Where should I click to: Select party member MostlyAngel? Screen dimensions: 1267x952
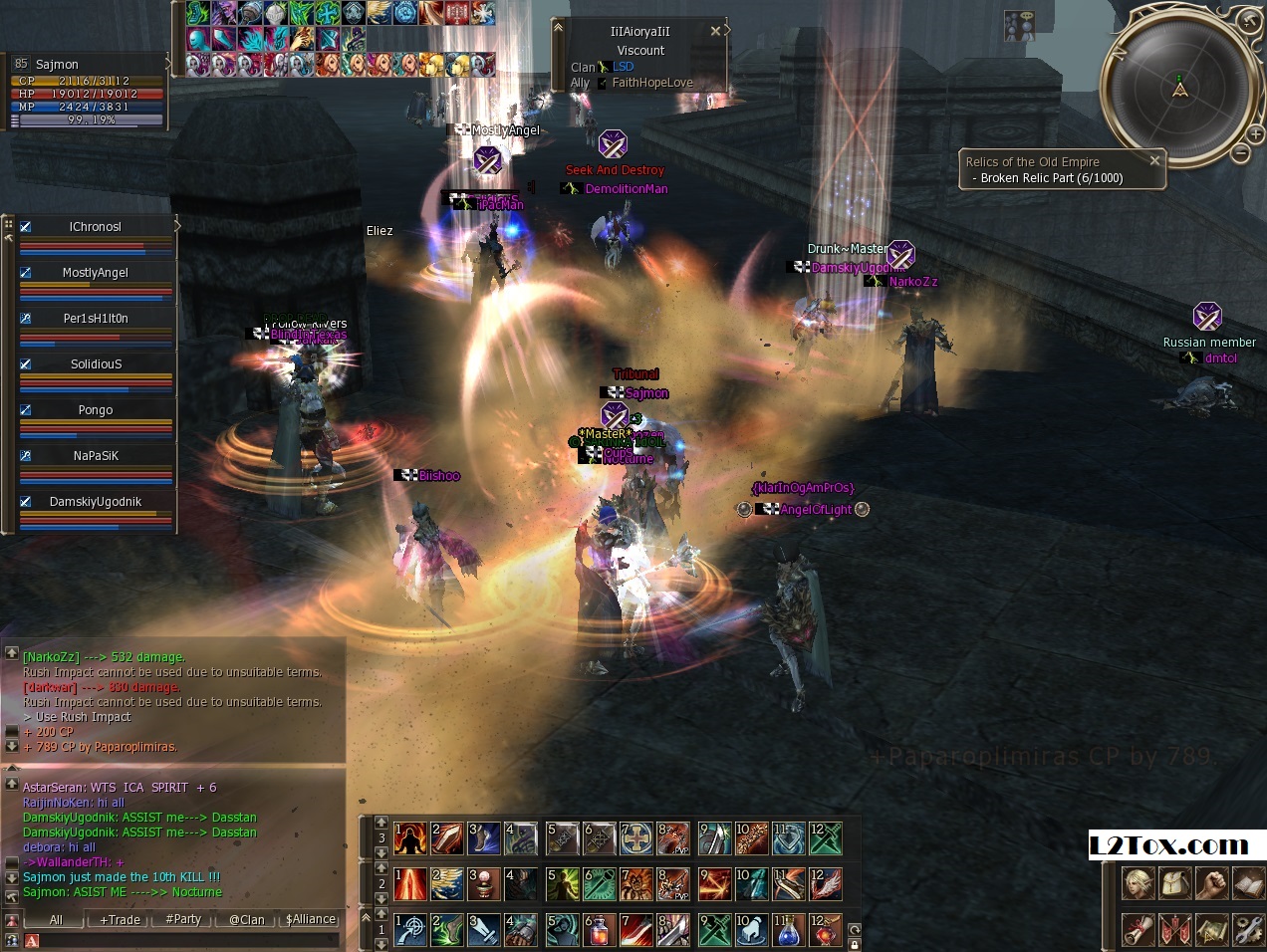pyautogui.click(x=96, y=273)
